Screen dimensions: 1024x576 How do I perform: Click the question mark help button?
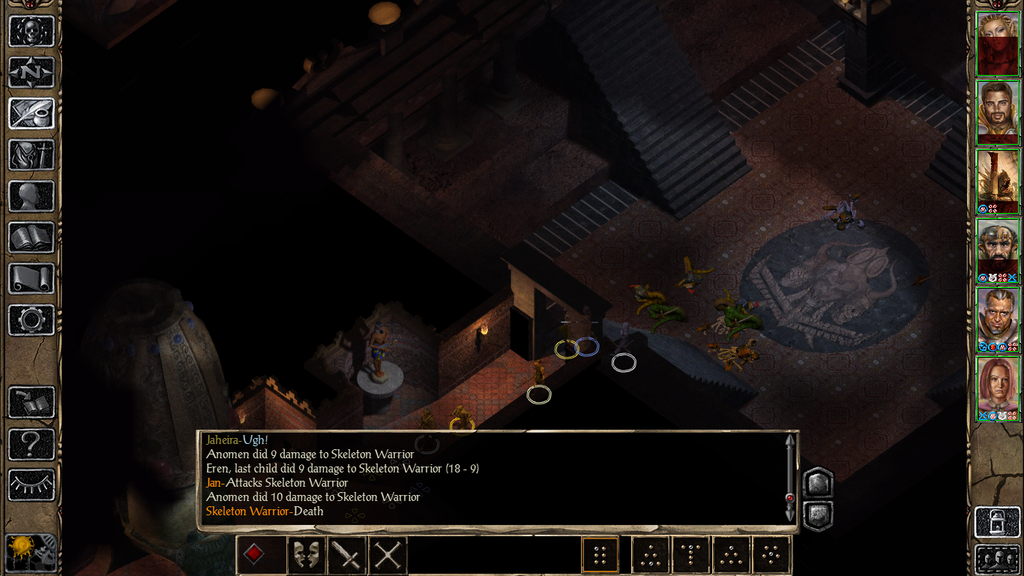coord(31,443)
